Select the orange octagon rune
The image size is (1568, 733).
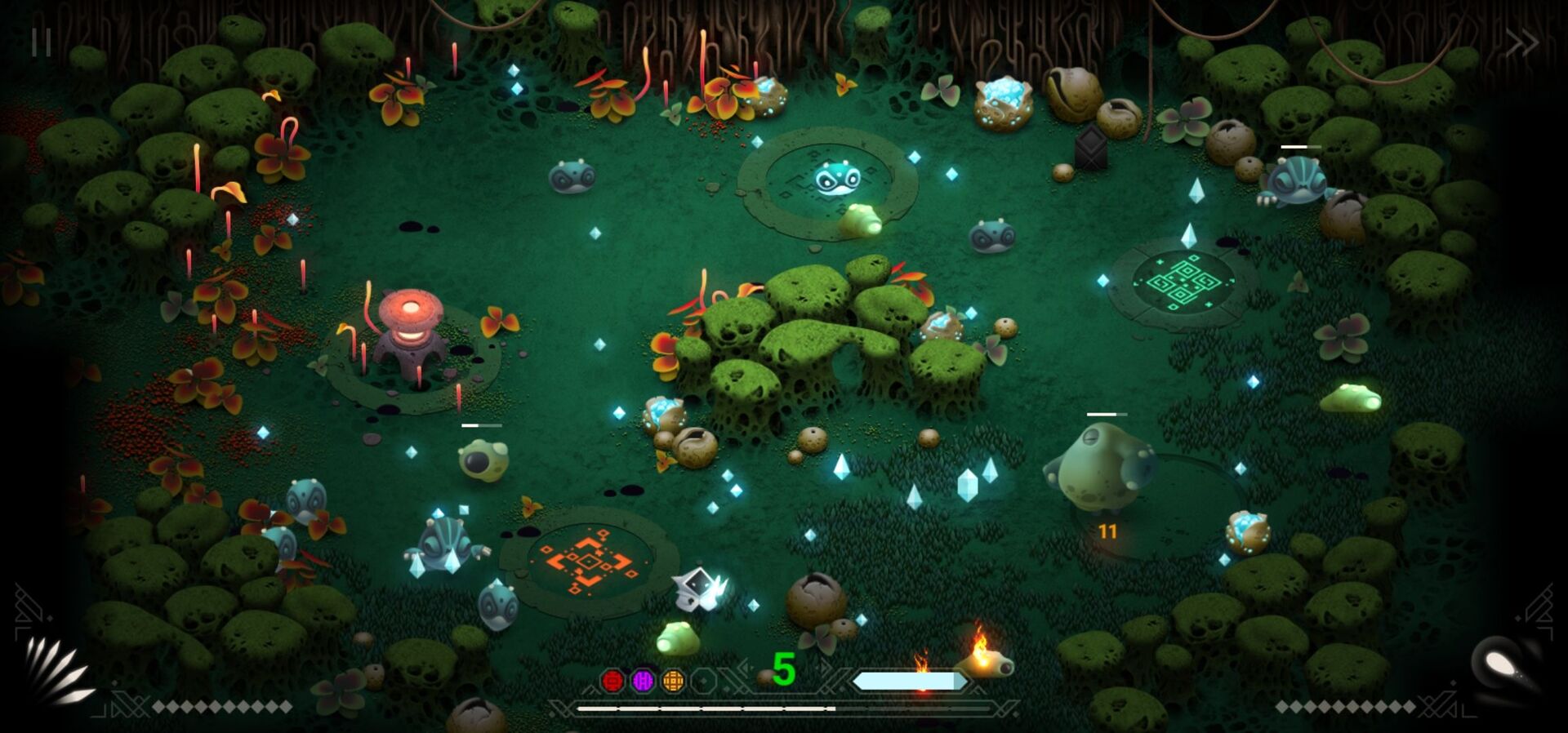673,680
